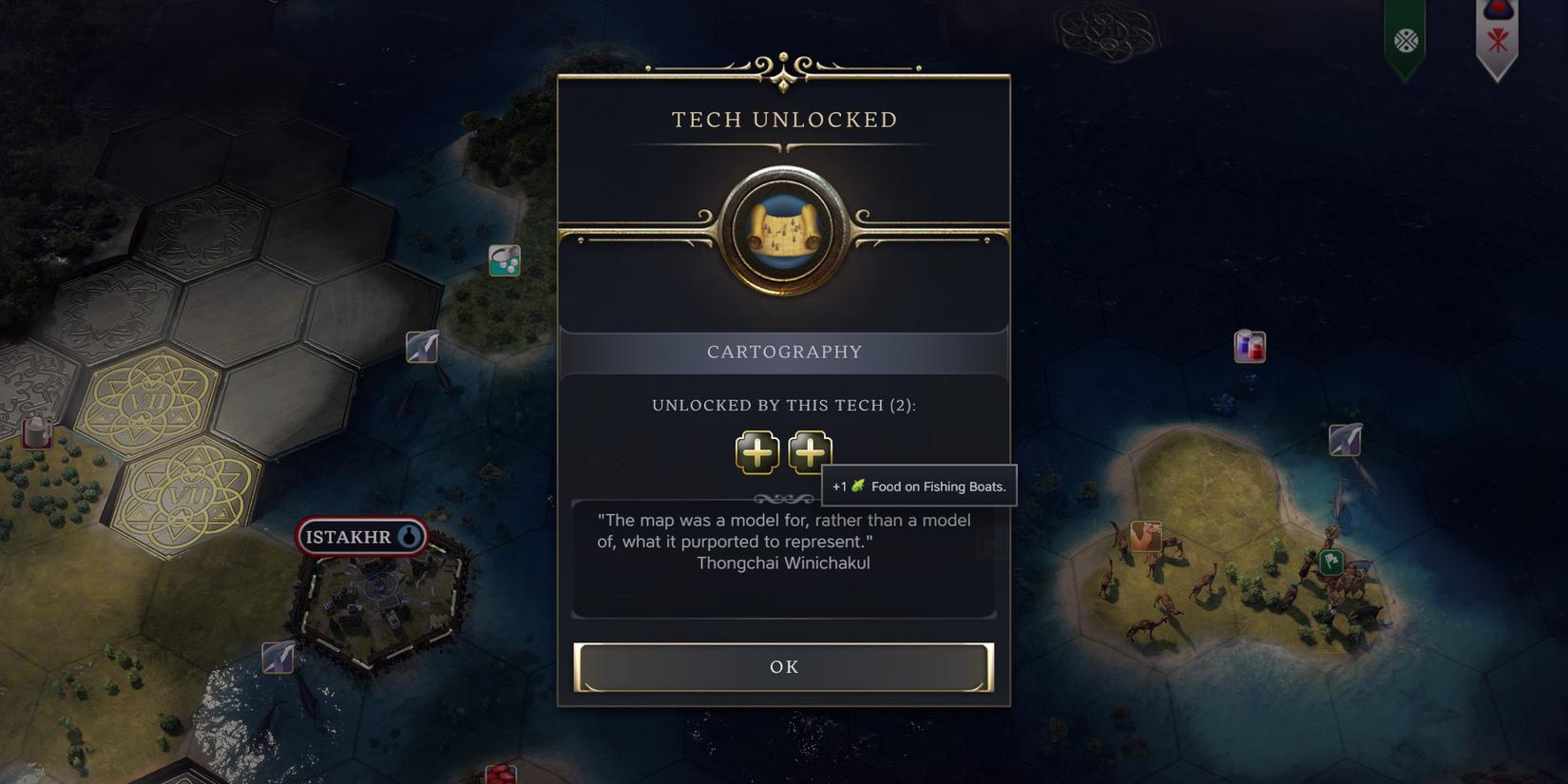Click the second plus unlock revealing Fishing Boats bonus
This screenshot has height=784, width=1568.
810,452
